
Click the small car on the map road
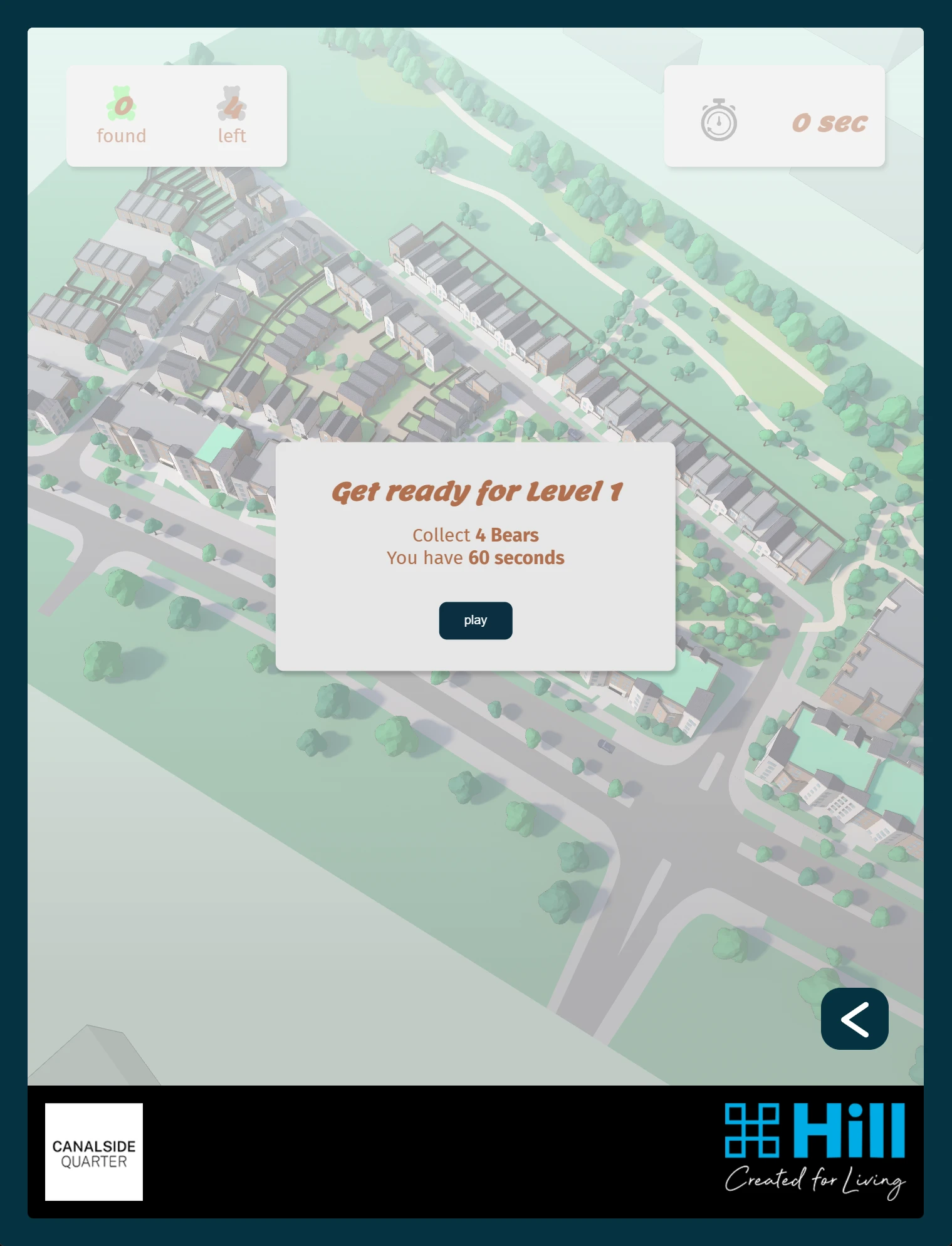coord(606,746)
